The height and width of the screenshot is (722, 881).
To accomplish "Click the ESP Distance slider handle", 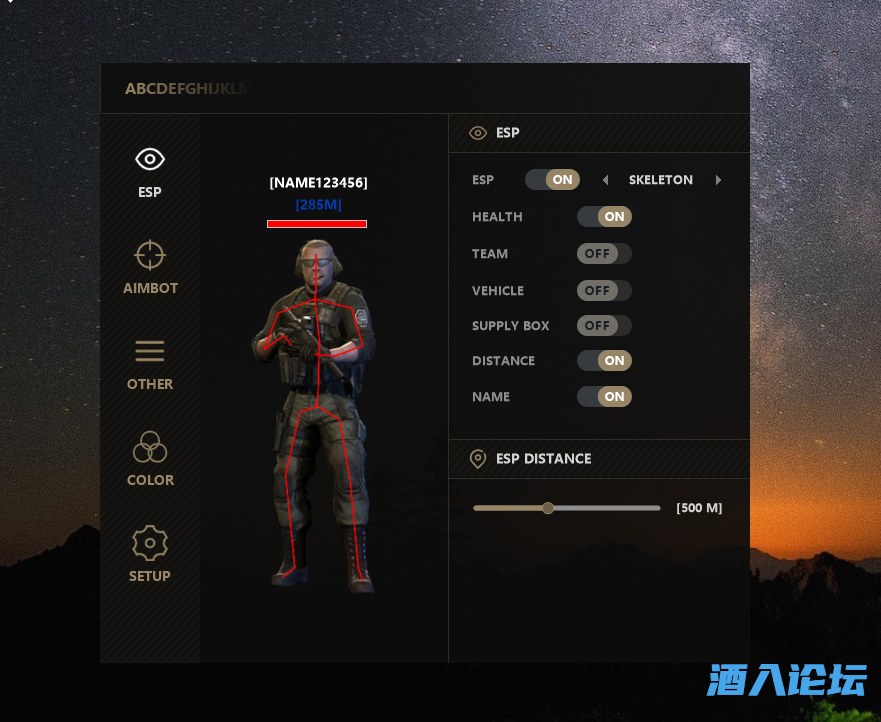I will 548,508.
